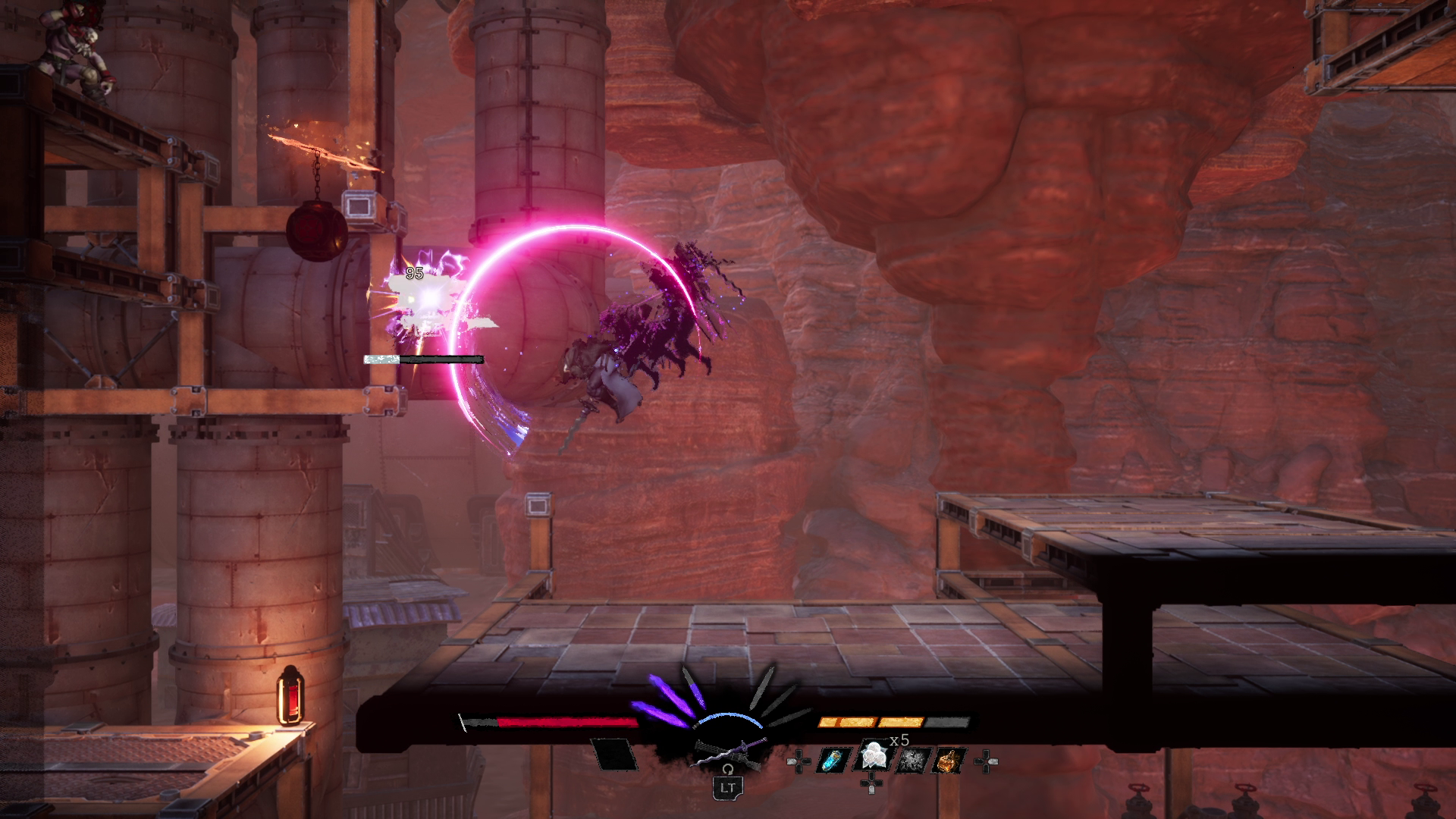This screenshot has height=819, width=1456.
Task: Use the white orb cluster item
Action: pyautogui.click(x=871, y=758)
